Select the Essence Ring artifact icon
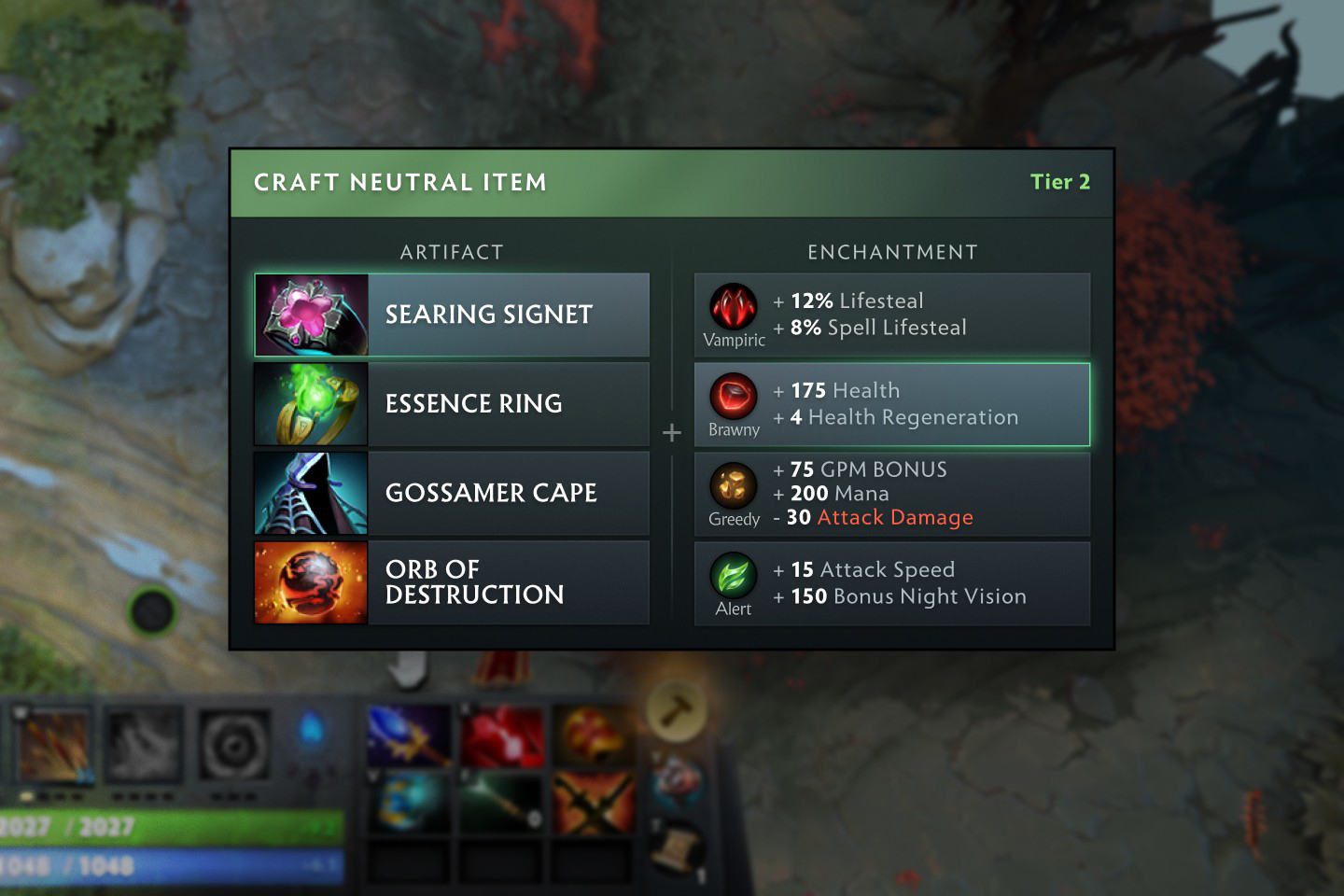Screen dimensions: 1344x896 click(x=311, y=403)
